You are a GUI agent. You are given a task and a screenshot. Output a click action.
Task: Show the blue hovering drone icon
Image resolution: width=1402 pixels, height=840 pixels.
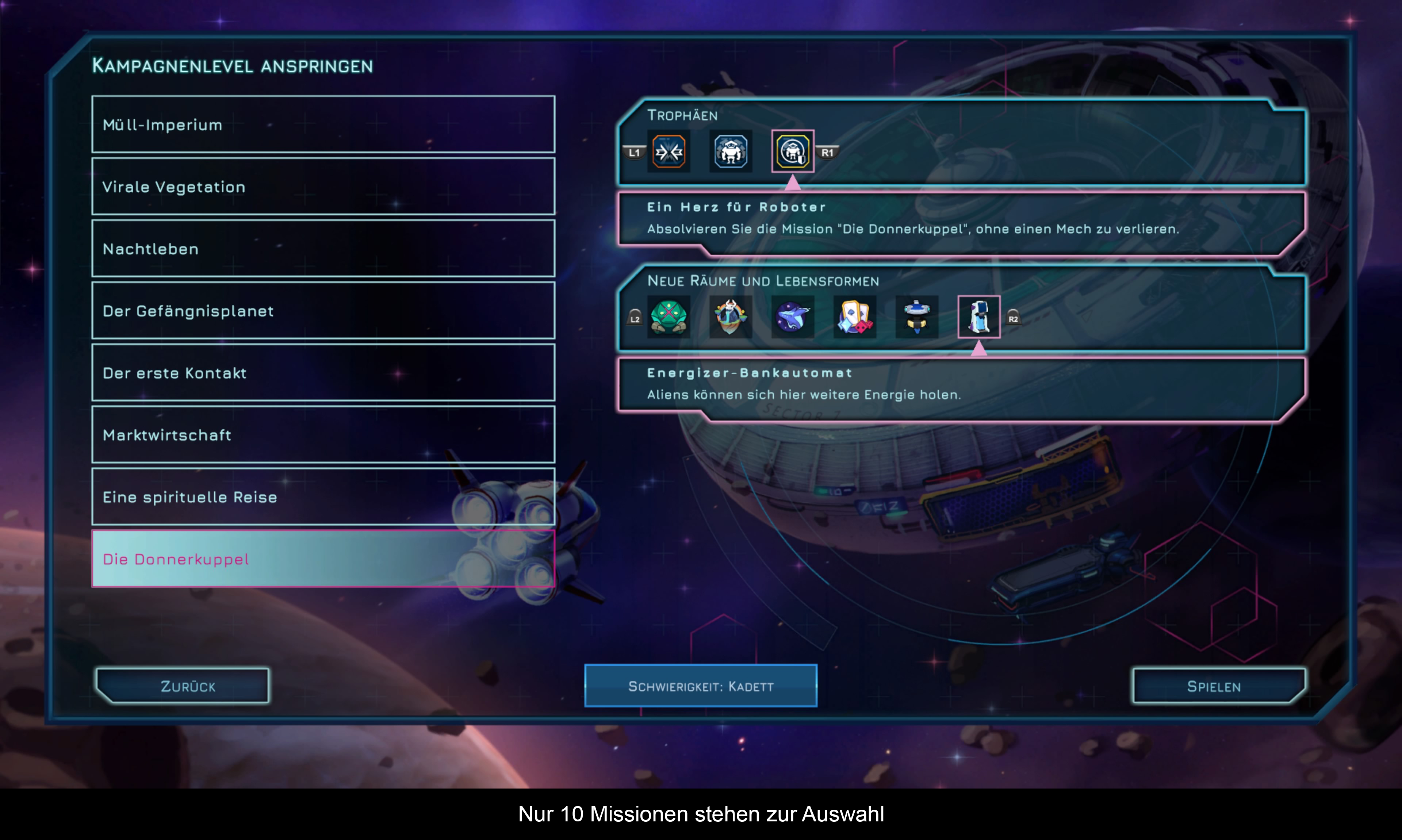[x=917, y=317]
